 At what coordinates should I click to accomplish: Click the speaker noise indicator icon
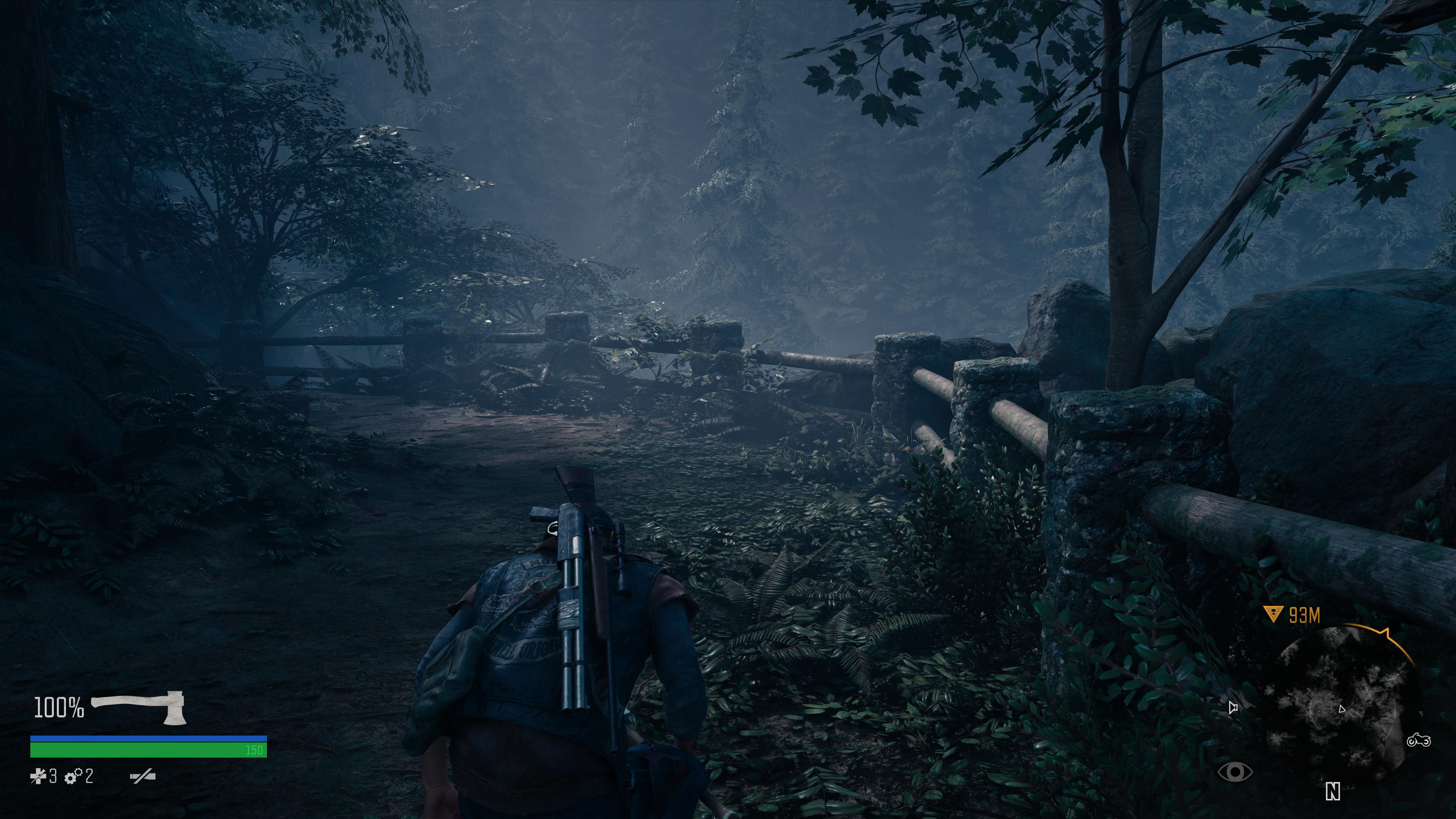1233,707
